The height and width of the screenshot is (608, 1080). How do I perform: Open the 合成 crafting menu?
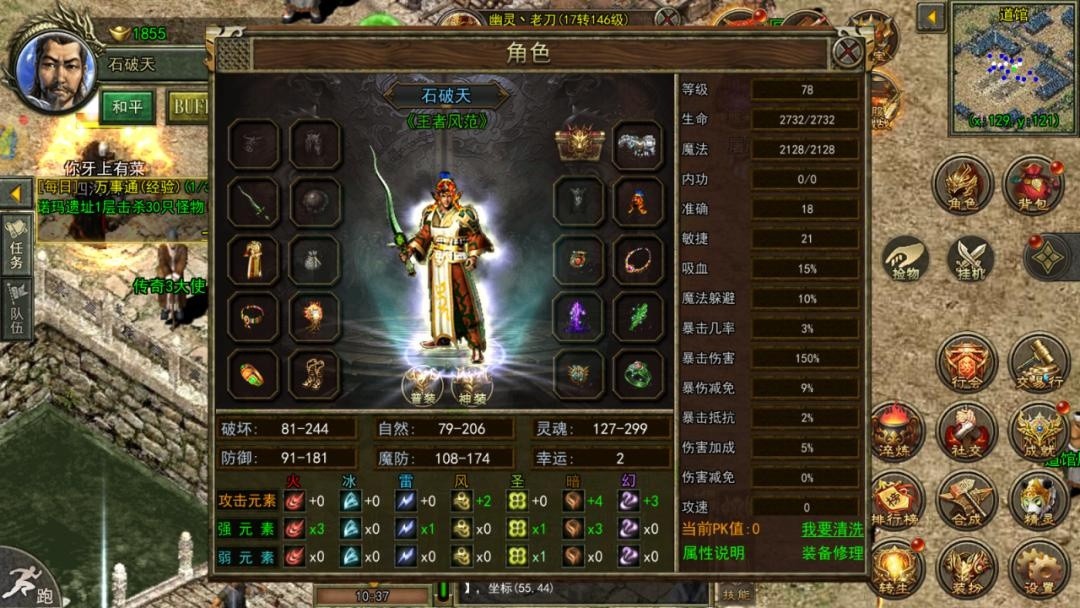(x=969, y=500)
